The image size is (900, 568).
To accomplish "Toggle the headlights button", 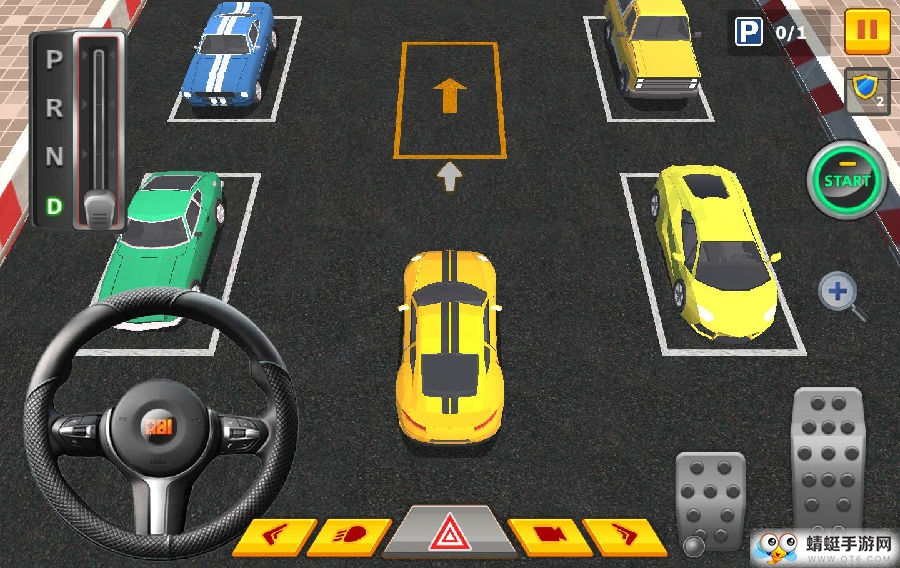I will pos(349,537).
